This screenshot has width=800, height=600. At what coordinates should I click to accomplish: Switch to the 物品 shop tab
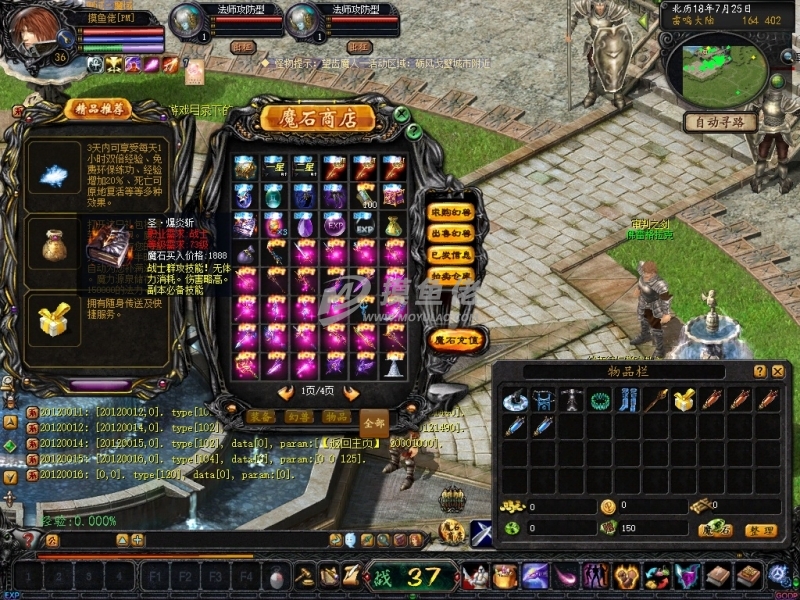pyautogui.click(x=337, y=416)
